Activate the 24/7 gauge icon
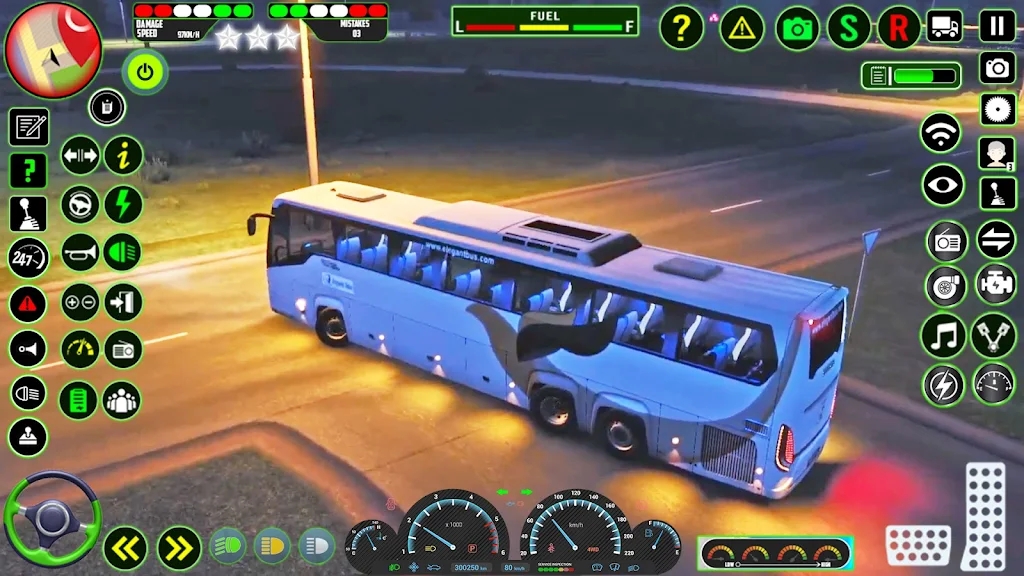This screenshot has width=1024, height=576. tap(28, 257)
